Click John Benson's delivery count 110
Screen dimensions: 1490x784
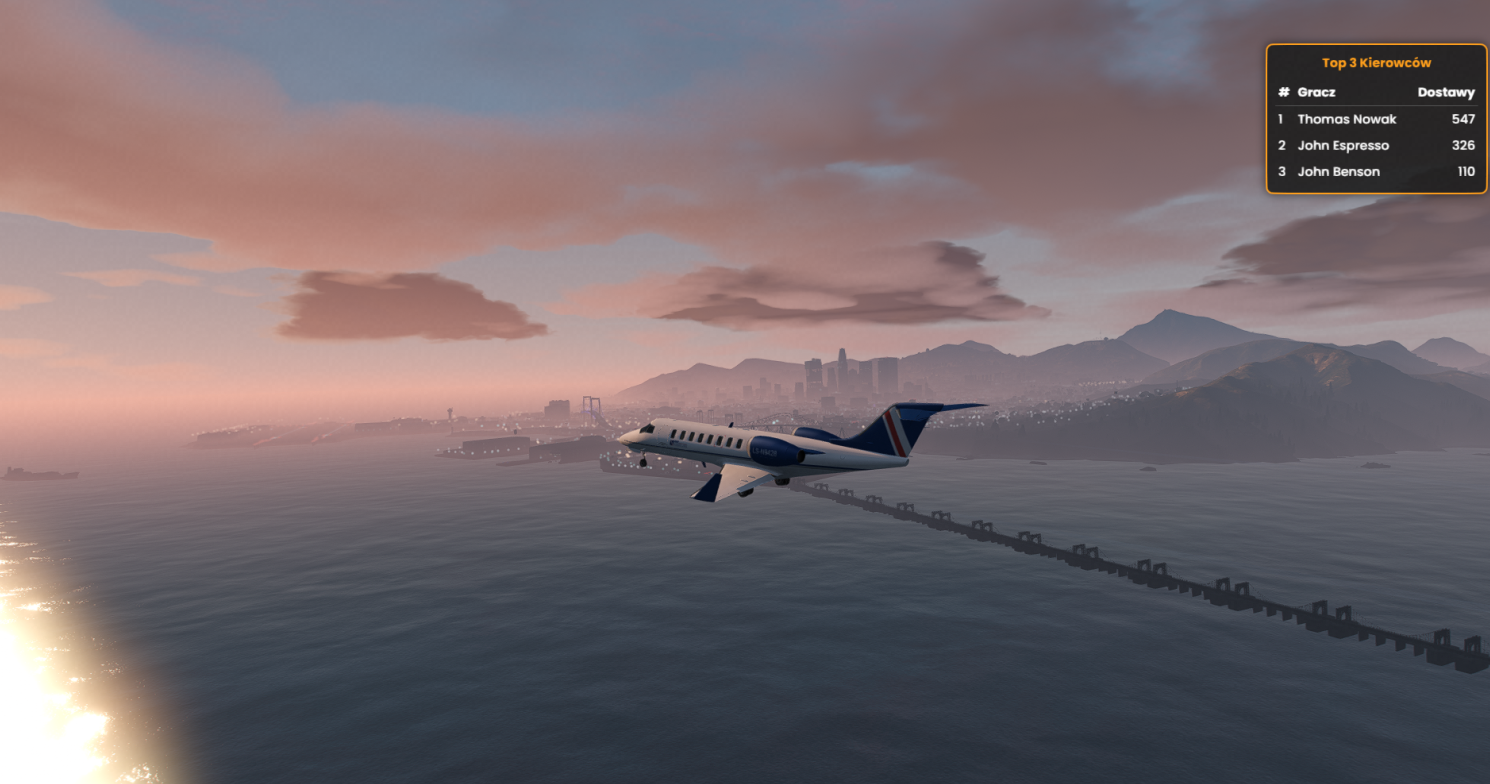[1468, 171]
